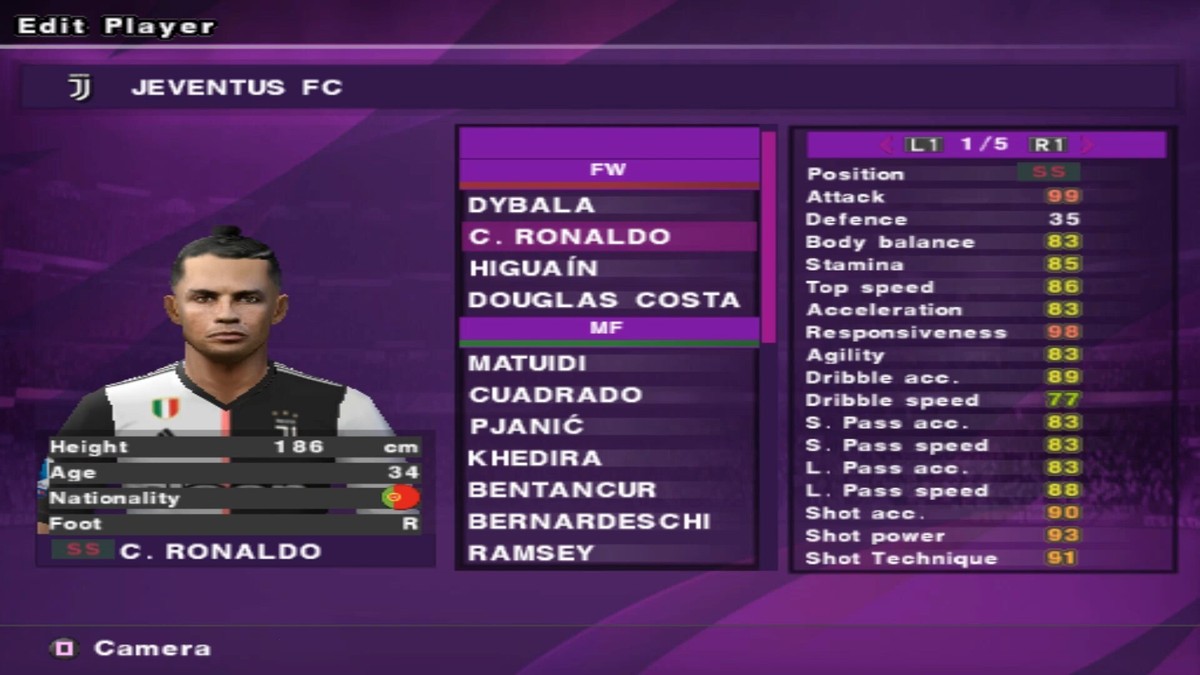Go to previous stats page arrow
The image size is (1200, 675).
[x=887, y=145]
